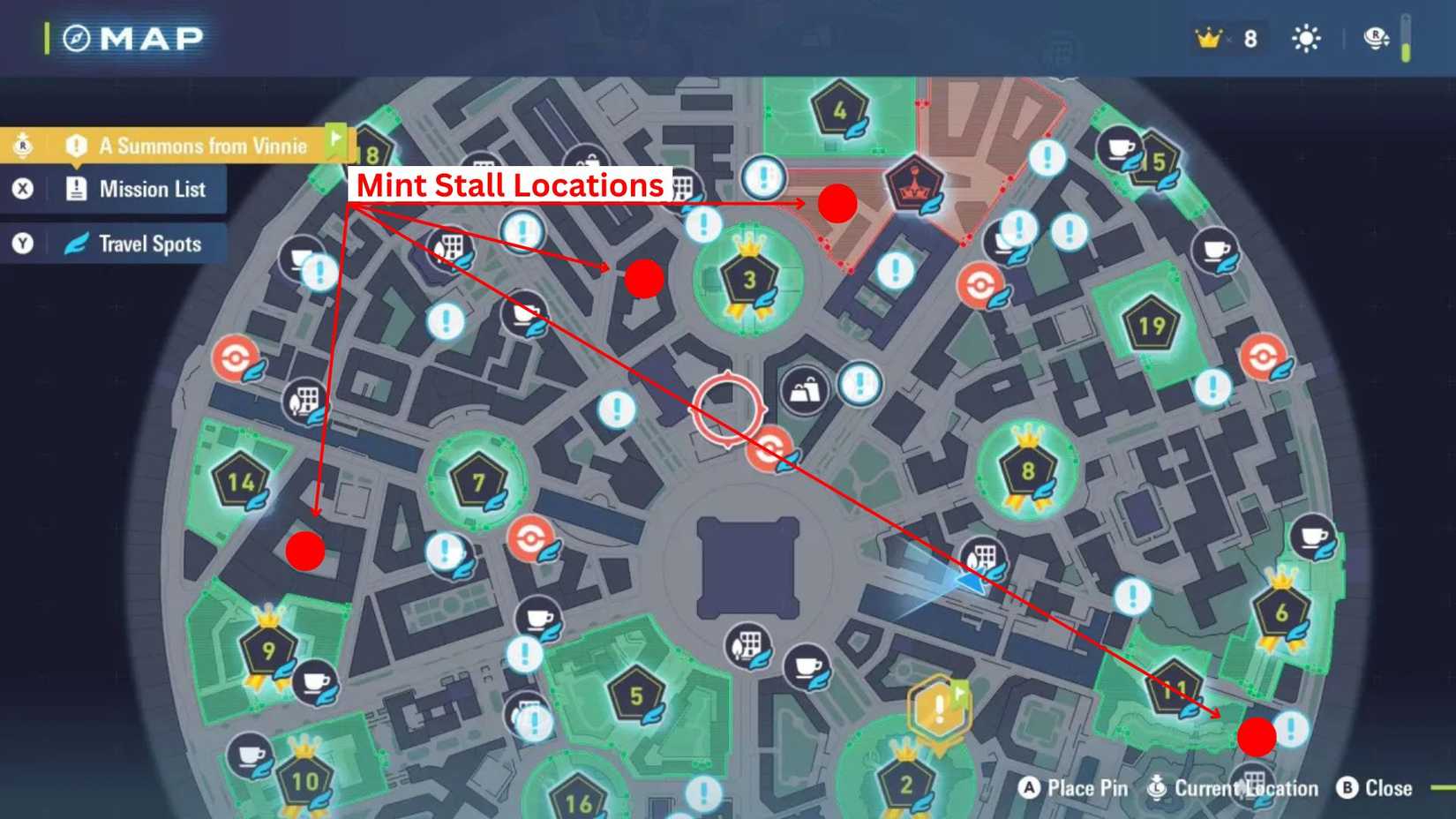Viewport: 1456px width, 819px height.
Task: Open the Mission List entry
Action: click(152, 189)
